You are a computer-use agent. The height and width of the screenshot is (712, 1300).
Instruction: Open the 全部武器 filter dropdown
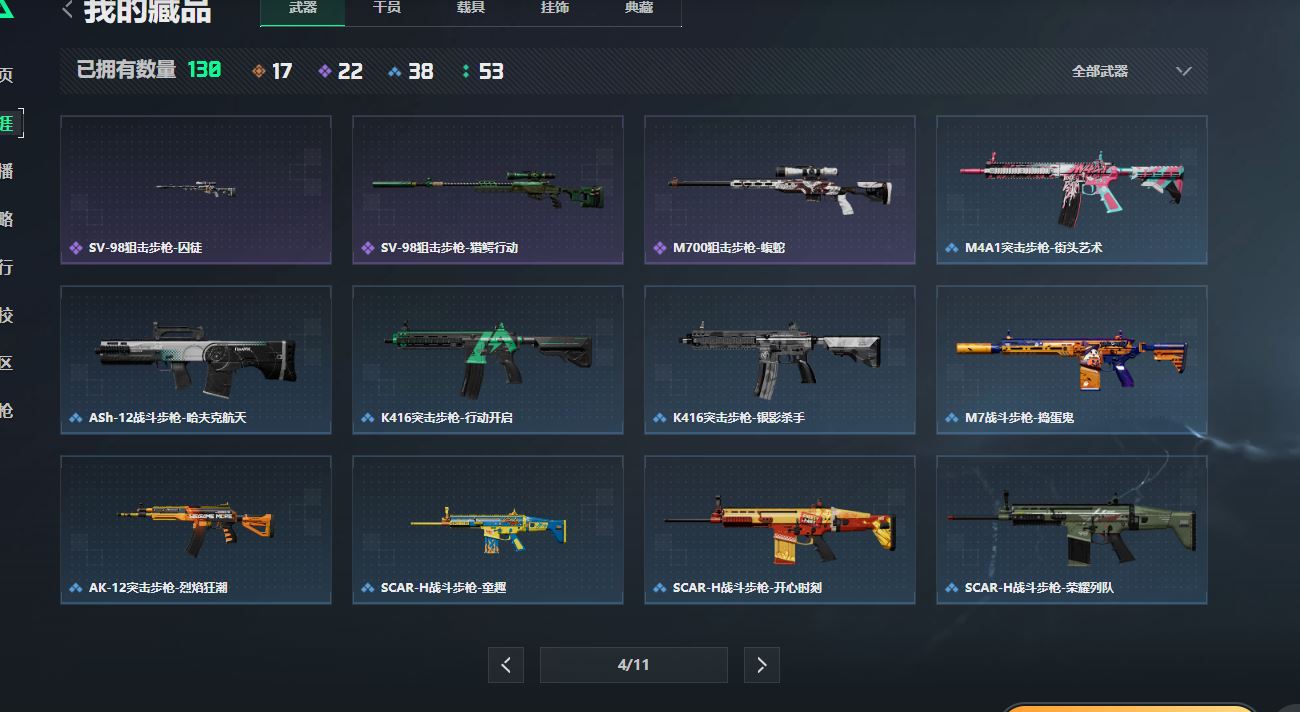click(1131, 71)
